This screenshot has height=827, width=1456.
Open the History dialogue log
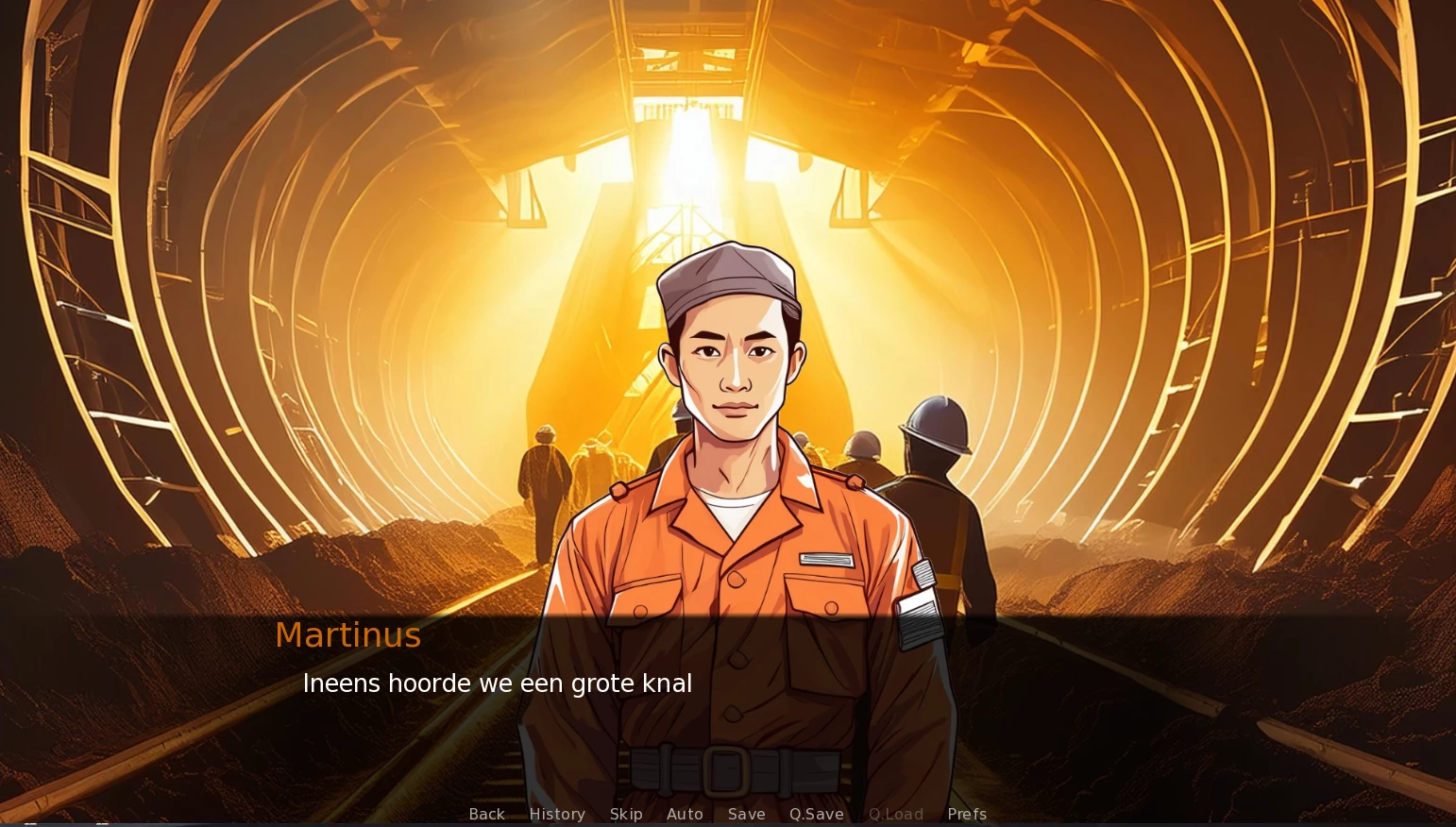556,814
